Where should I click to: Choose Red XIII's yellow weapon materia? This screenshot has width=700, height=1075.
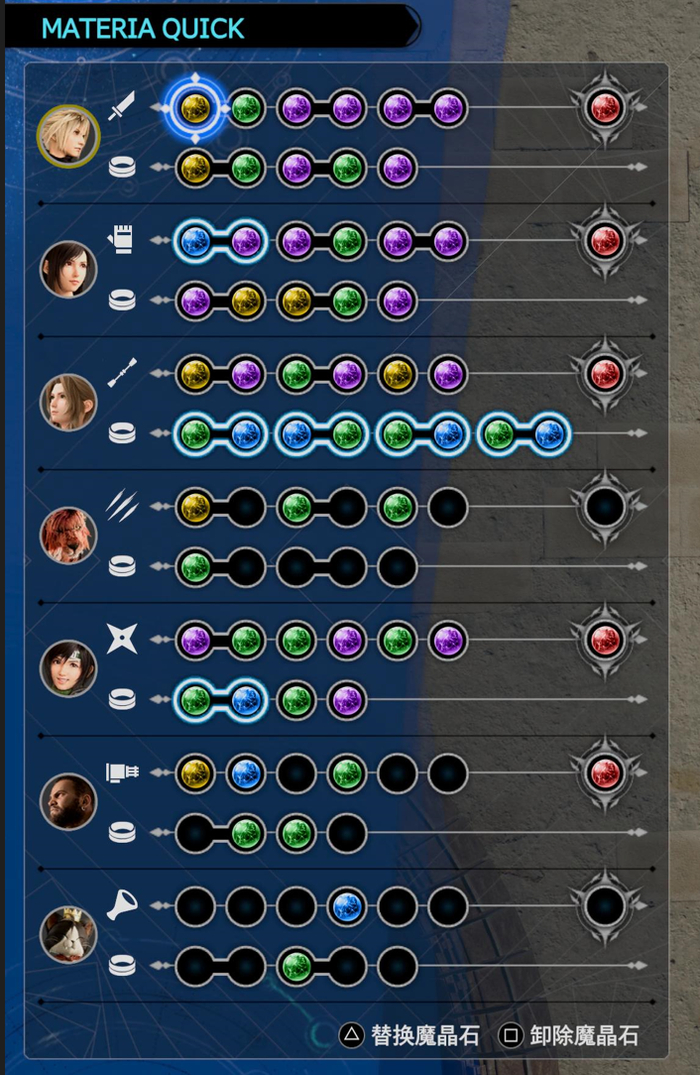click(x=195, y=507)
